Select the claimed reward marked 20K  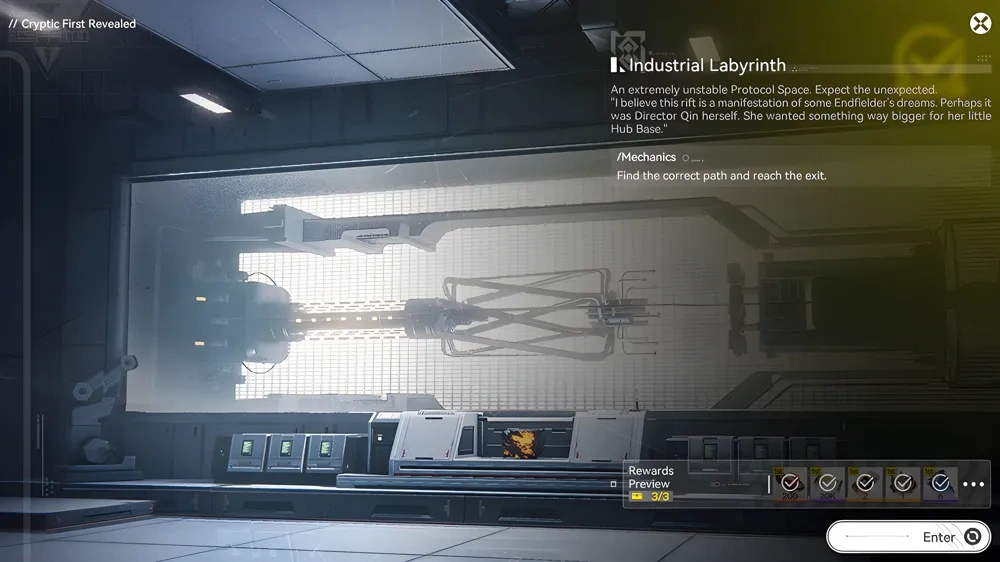tap(828, 484)
